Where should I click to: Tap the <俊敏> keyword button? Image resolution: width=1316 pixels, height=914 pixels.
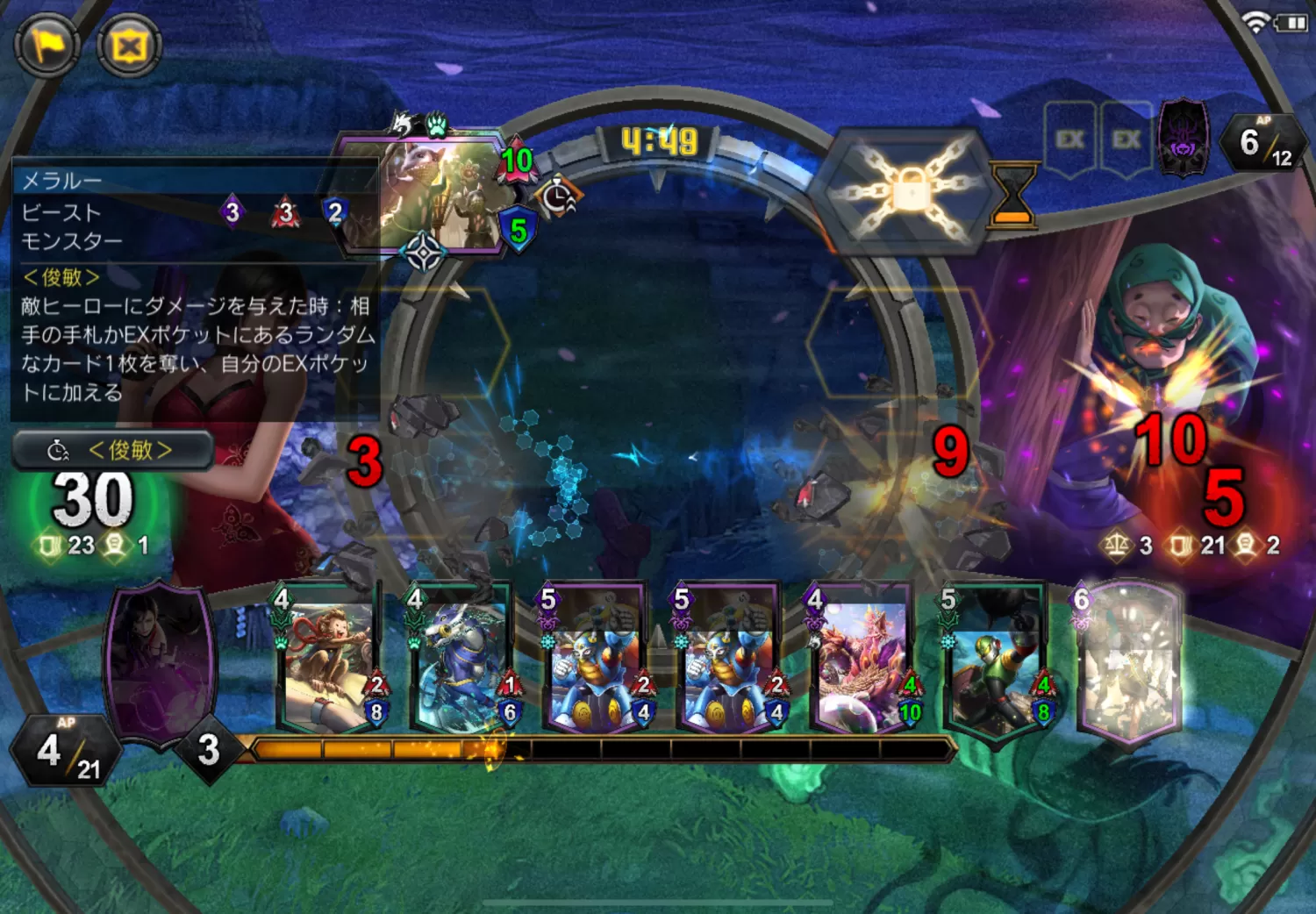tap(113, 451)
